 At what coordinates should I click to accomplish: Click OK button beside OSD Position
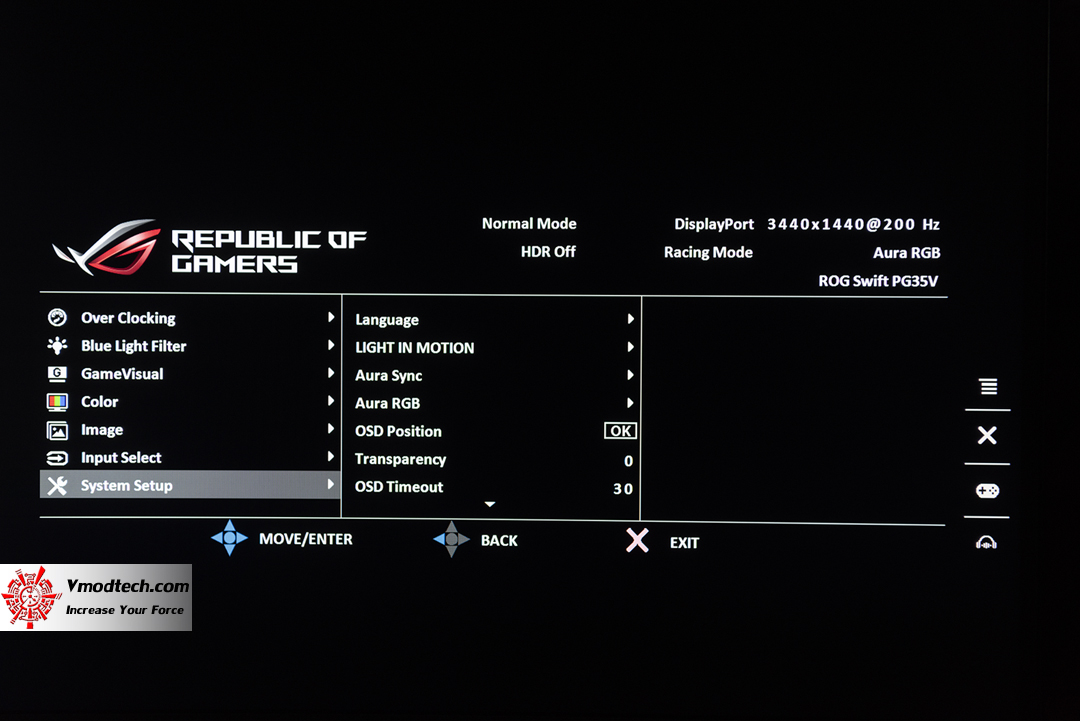(620, 431)
